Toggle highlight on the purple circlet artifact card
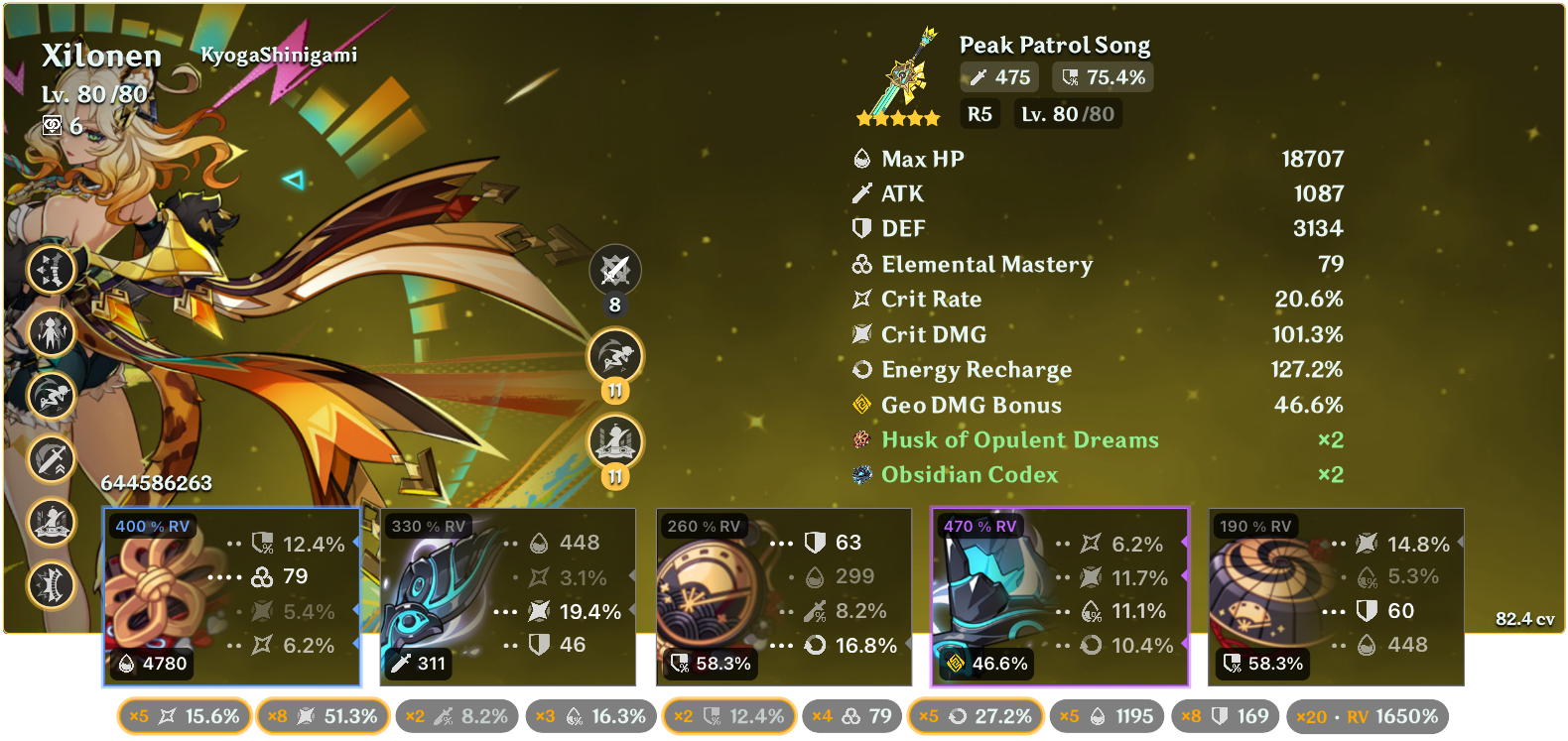This screenshot has width=1568, height=741. click(1059, 595)
